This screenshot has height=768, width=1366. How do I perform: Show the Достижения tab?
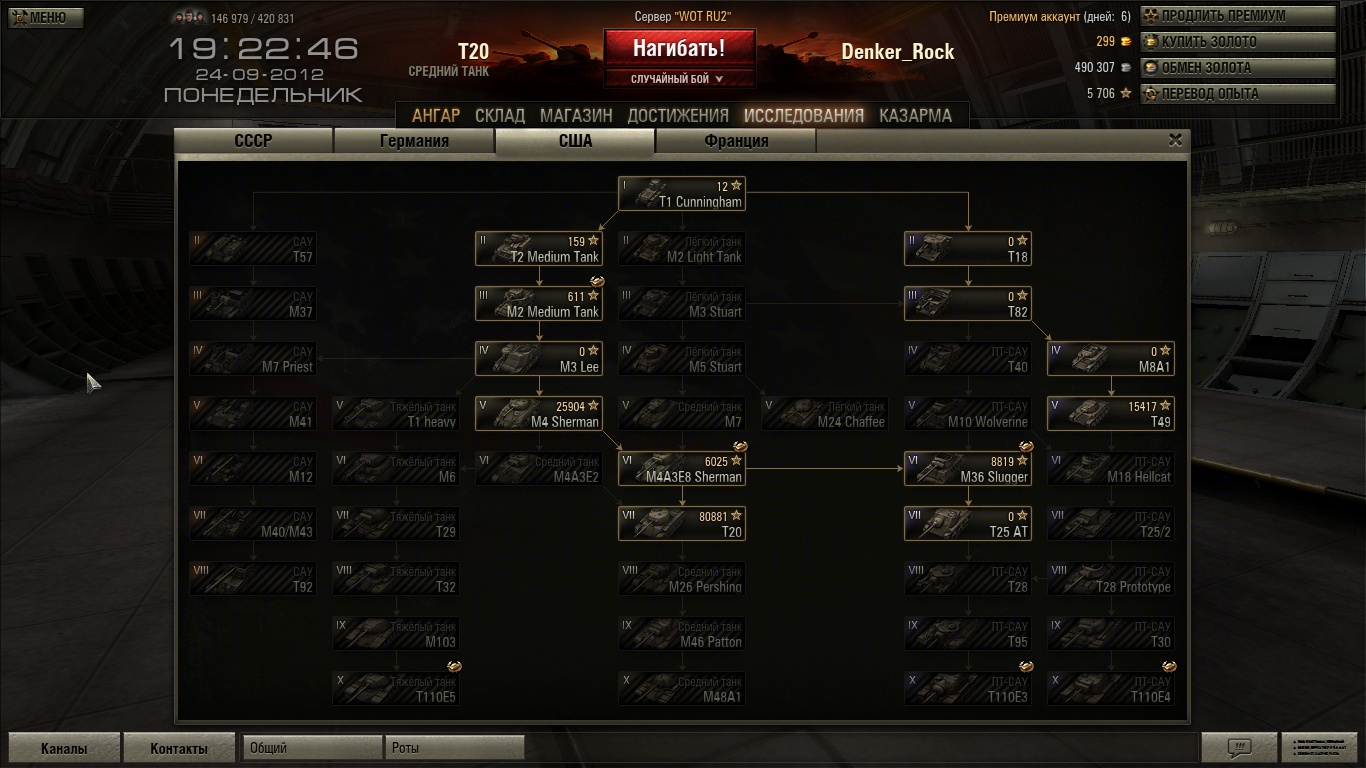point(678,115)
